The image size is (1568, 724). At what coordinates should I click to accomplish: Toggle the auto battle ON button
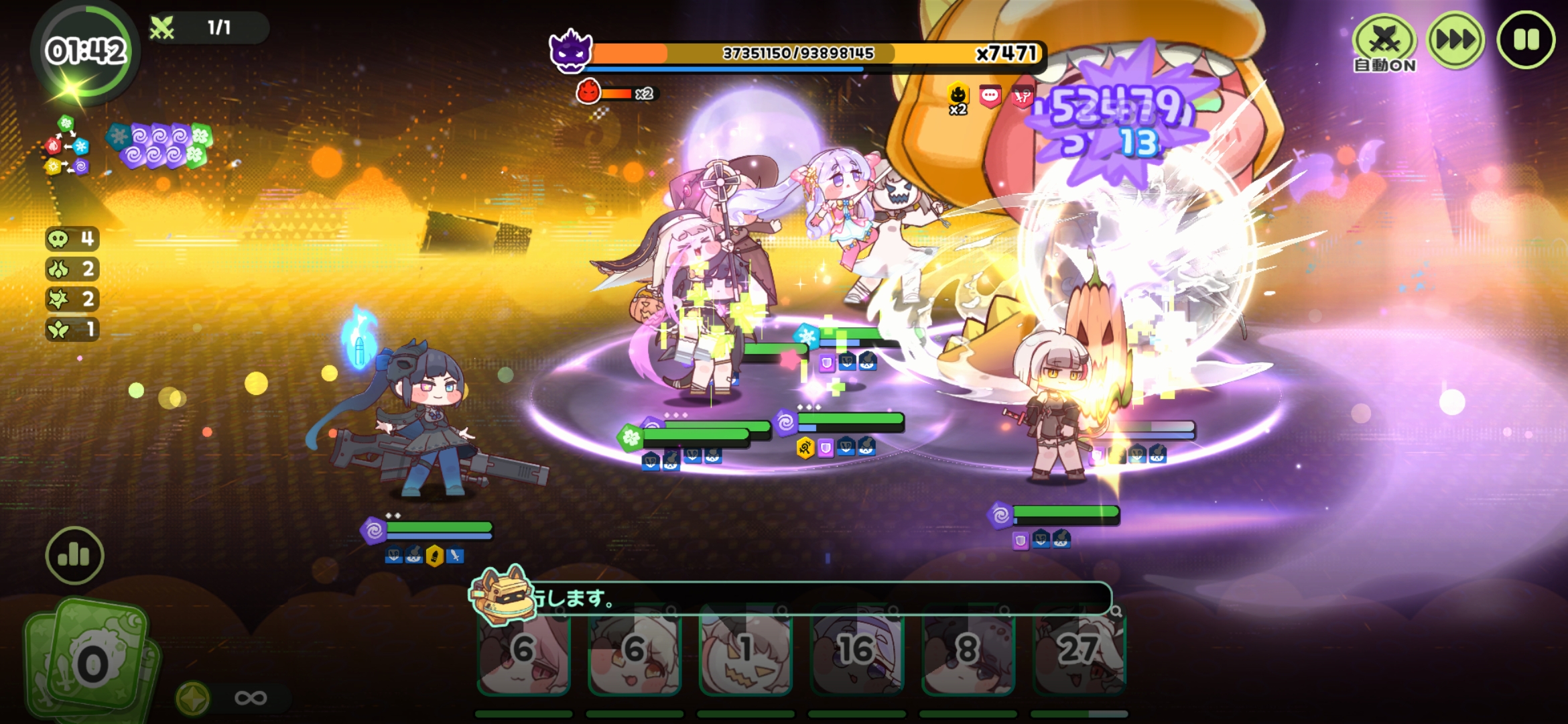[1384, 43]
